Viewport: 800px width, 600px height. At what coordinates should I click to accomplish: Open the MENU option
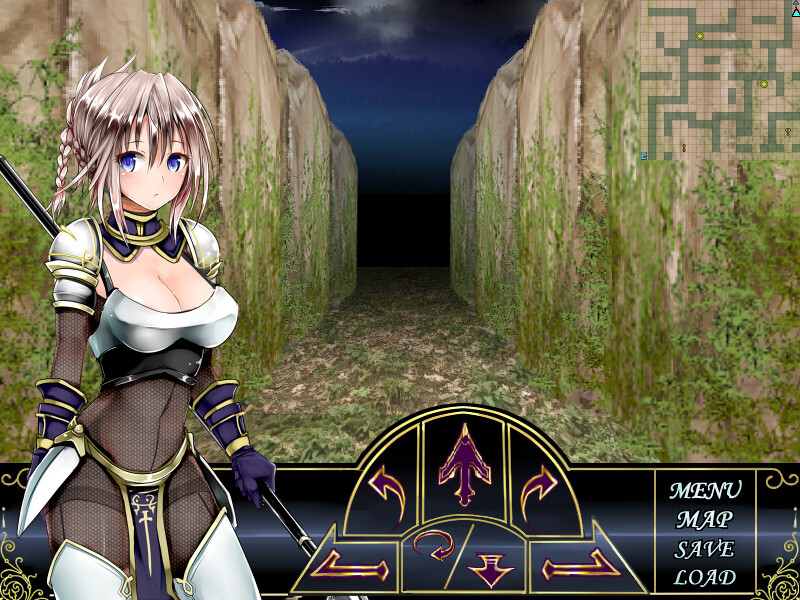pos(705,491)
